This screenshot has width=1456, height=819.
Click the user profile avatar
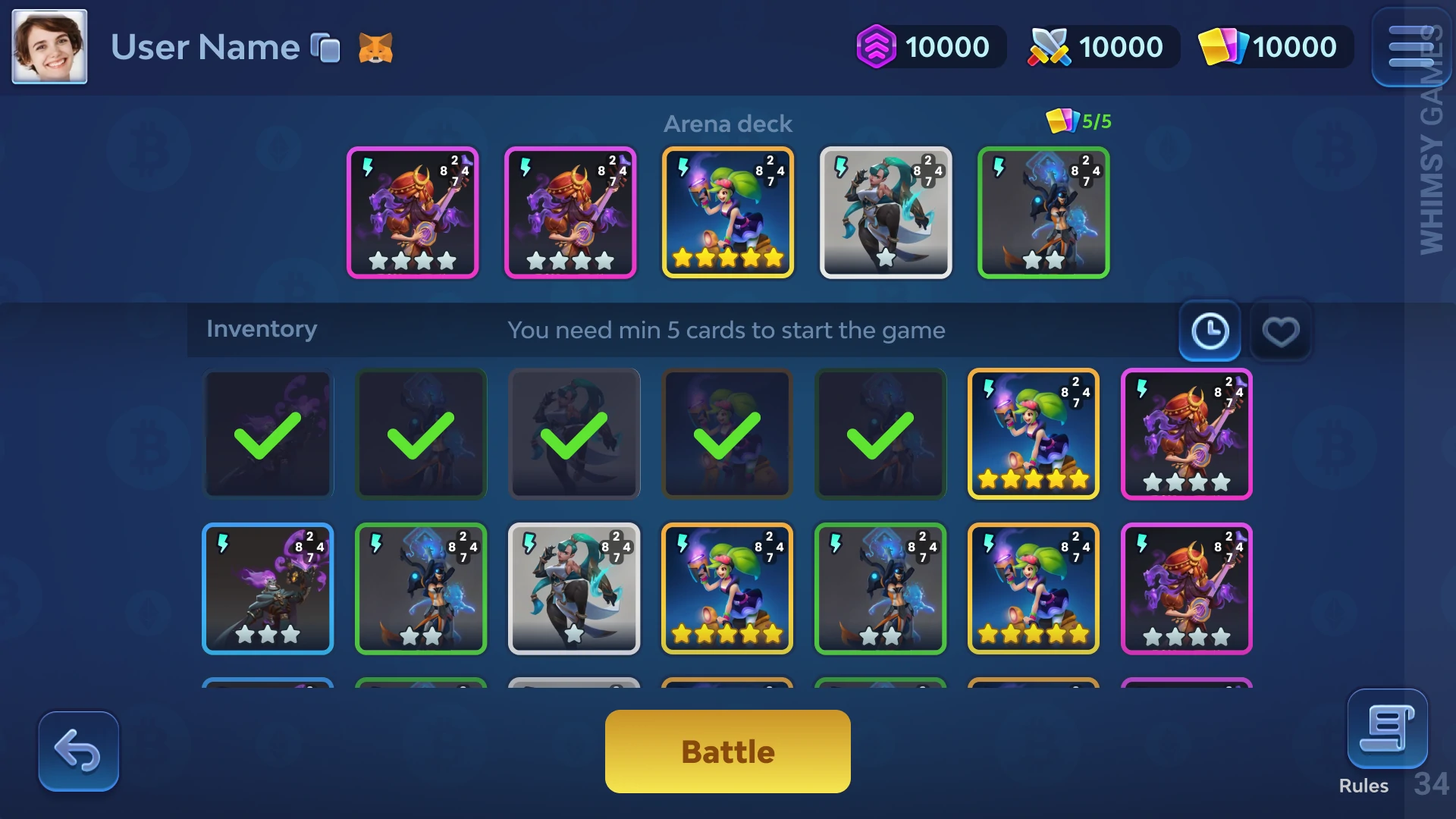tap(49, 46)
